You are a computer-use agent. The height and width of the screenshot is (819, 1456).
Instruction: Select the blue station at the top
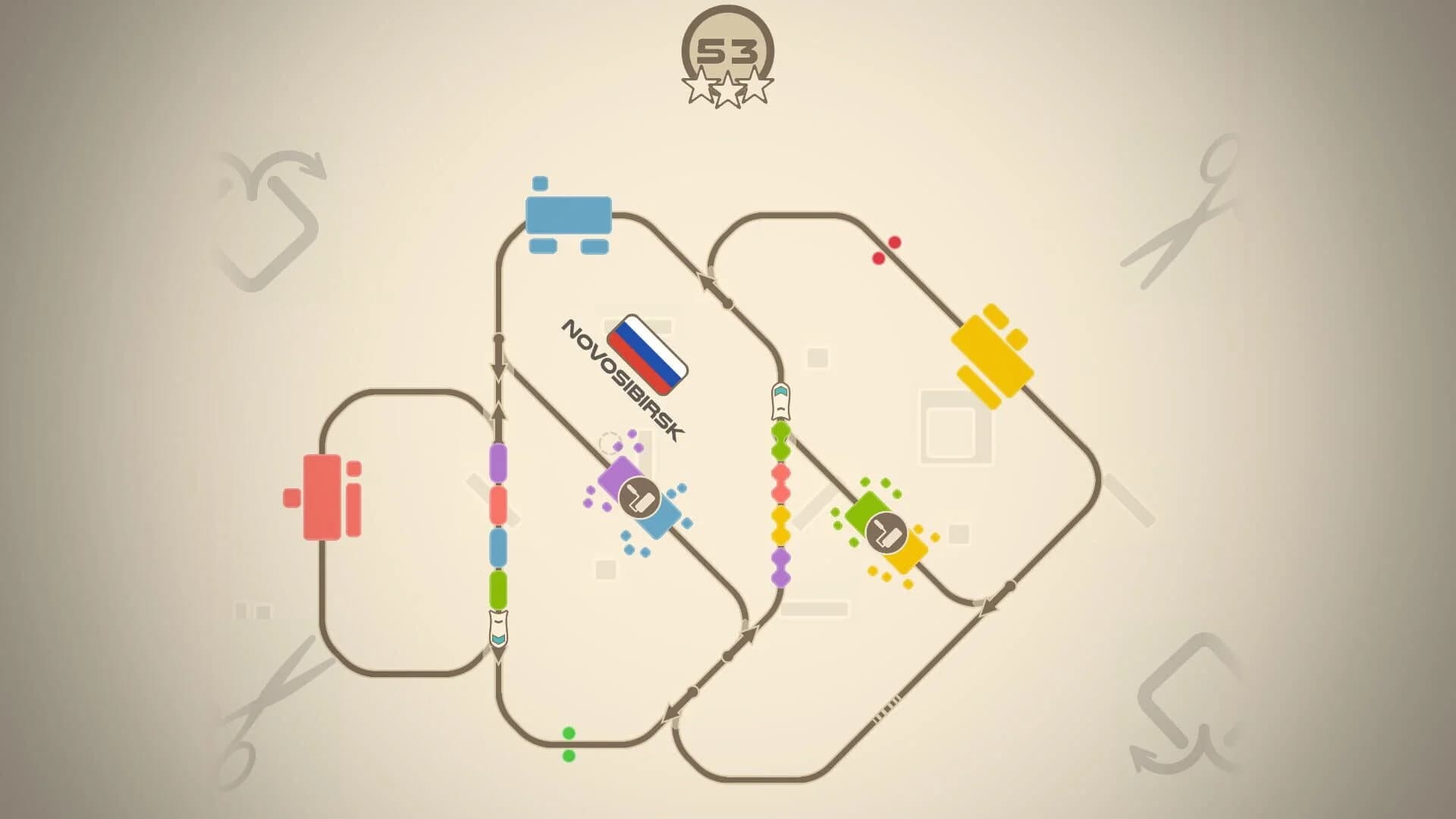coord(569,215)
